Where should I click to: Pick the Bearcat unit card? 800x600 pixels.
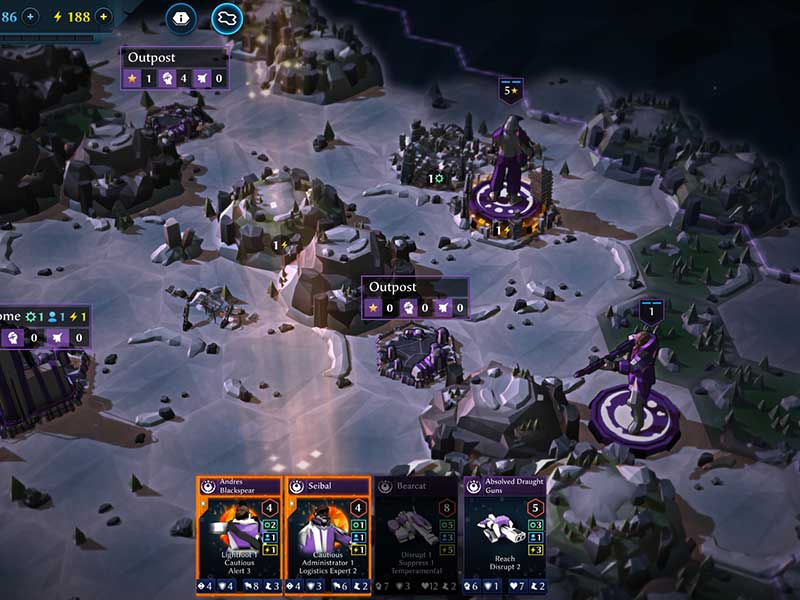pos(417,535)
